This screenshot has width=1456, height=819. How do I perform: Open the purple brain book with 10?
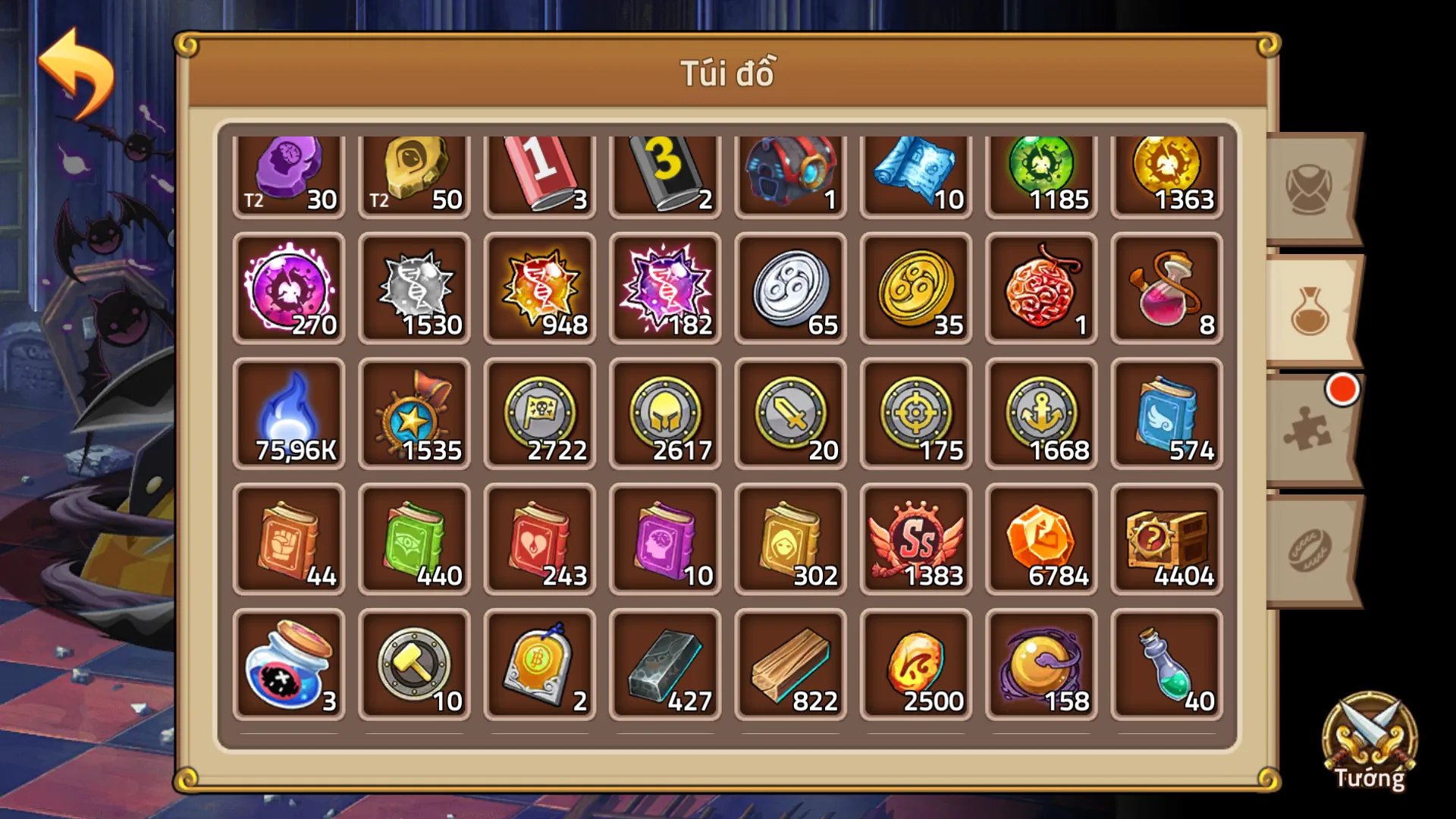pos(665,540)
